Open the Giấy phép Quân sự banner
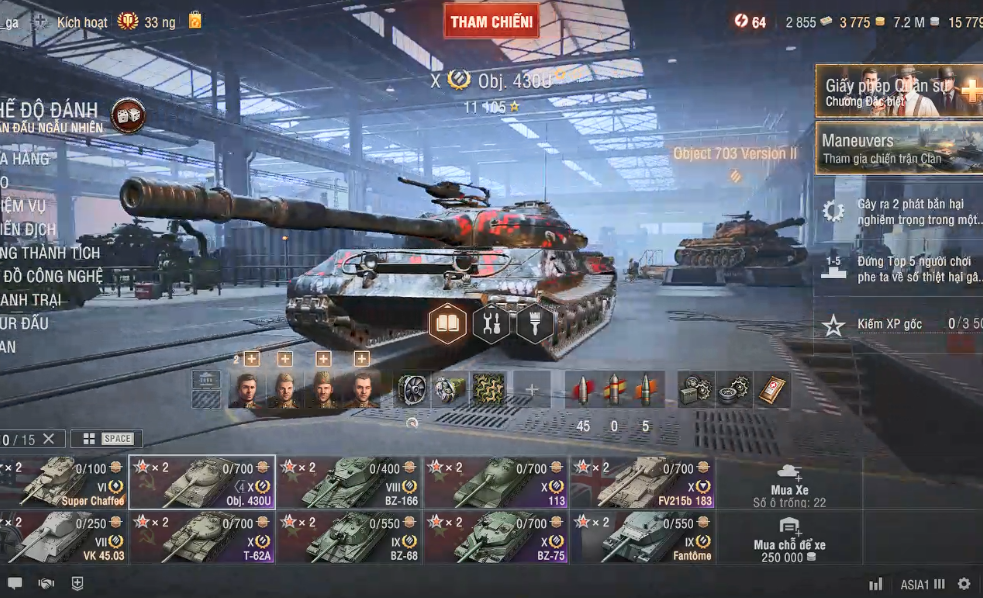Screen dimensions: 983x598 (898, 91)
